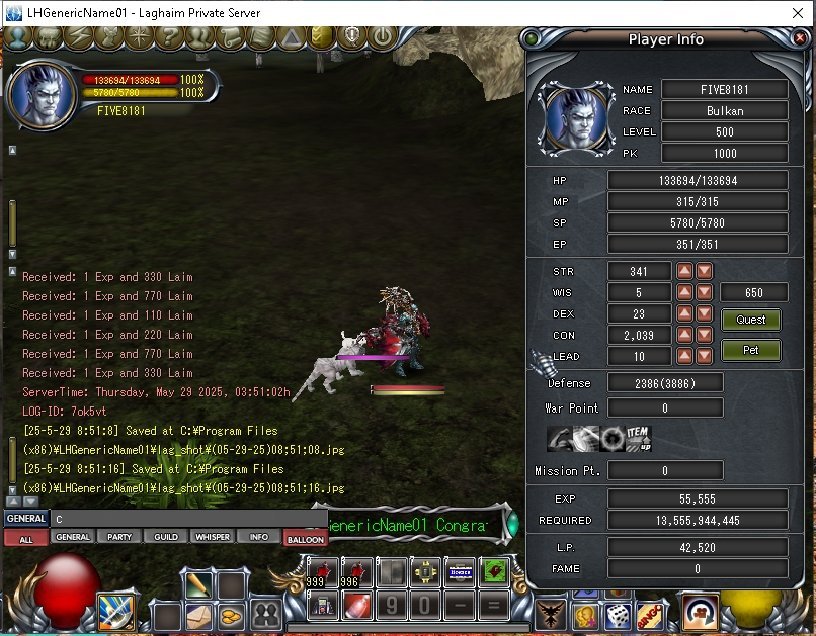Decrease the WIS stat

(705, 292)
